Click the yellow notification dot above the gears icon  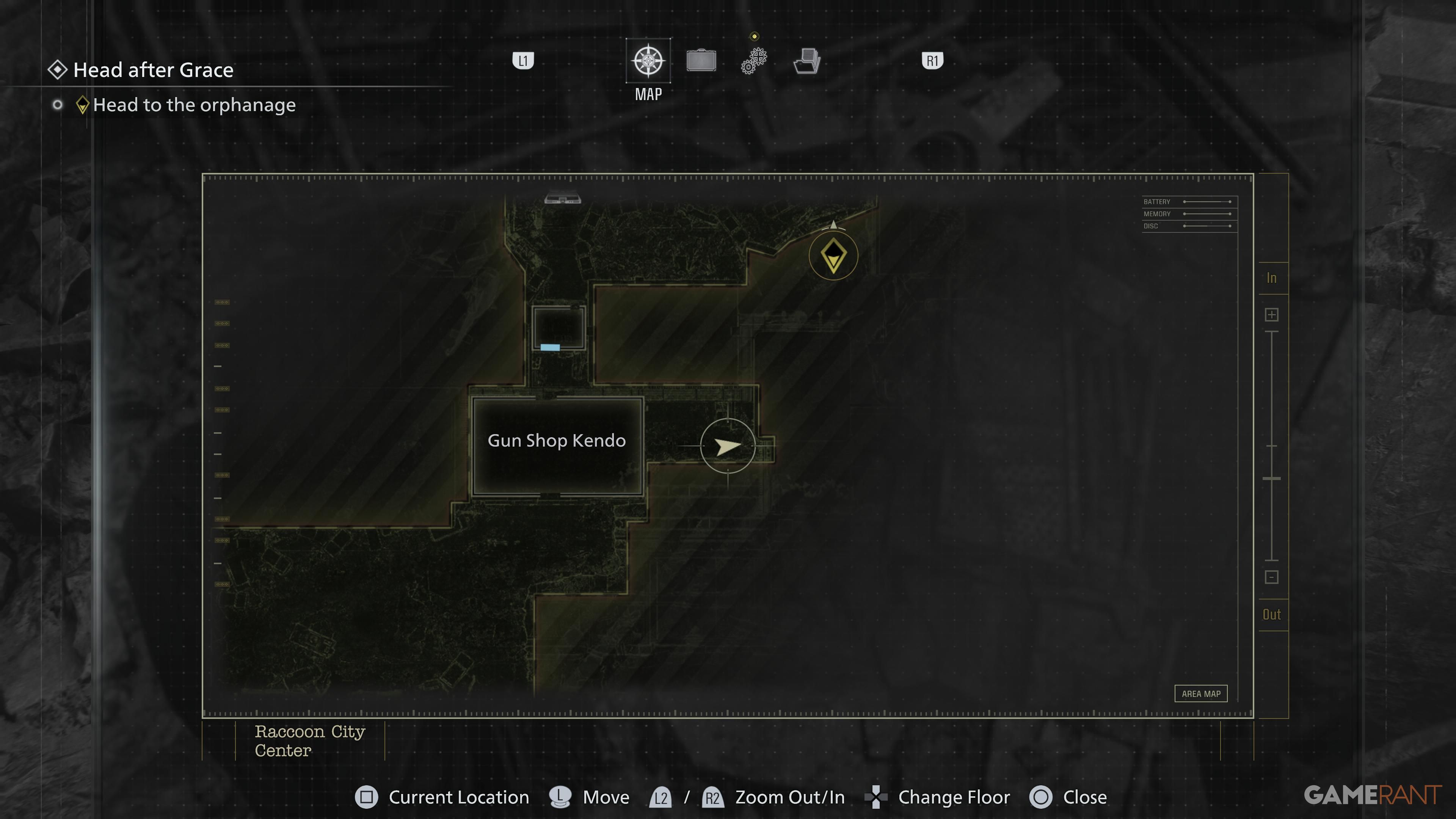tap(754, 36)
